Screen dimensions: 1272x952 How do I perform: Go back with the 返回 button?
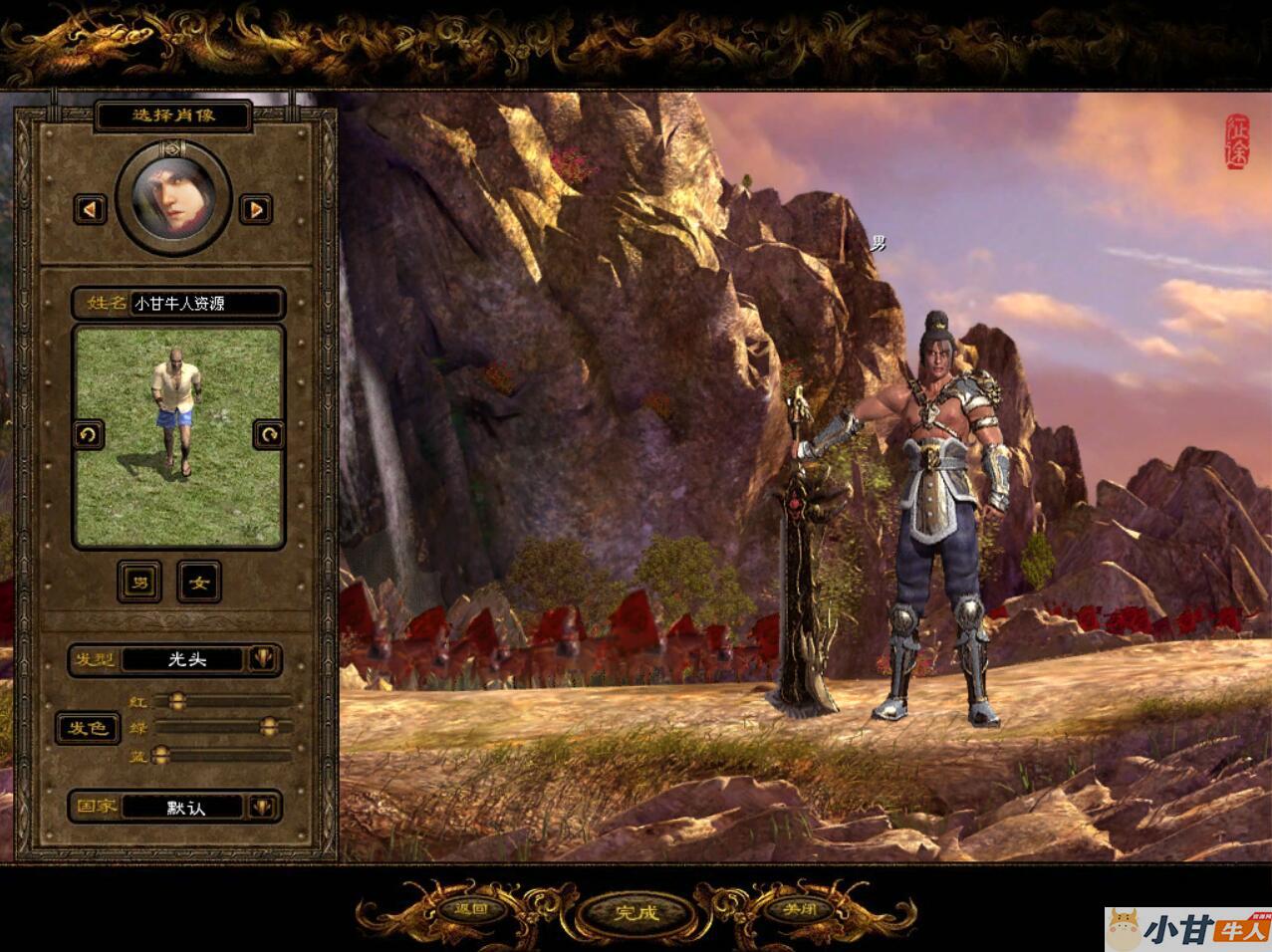coord(470,908)
